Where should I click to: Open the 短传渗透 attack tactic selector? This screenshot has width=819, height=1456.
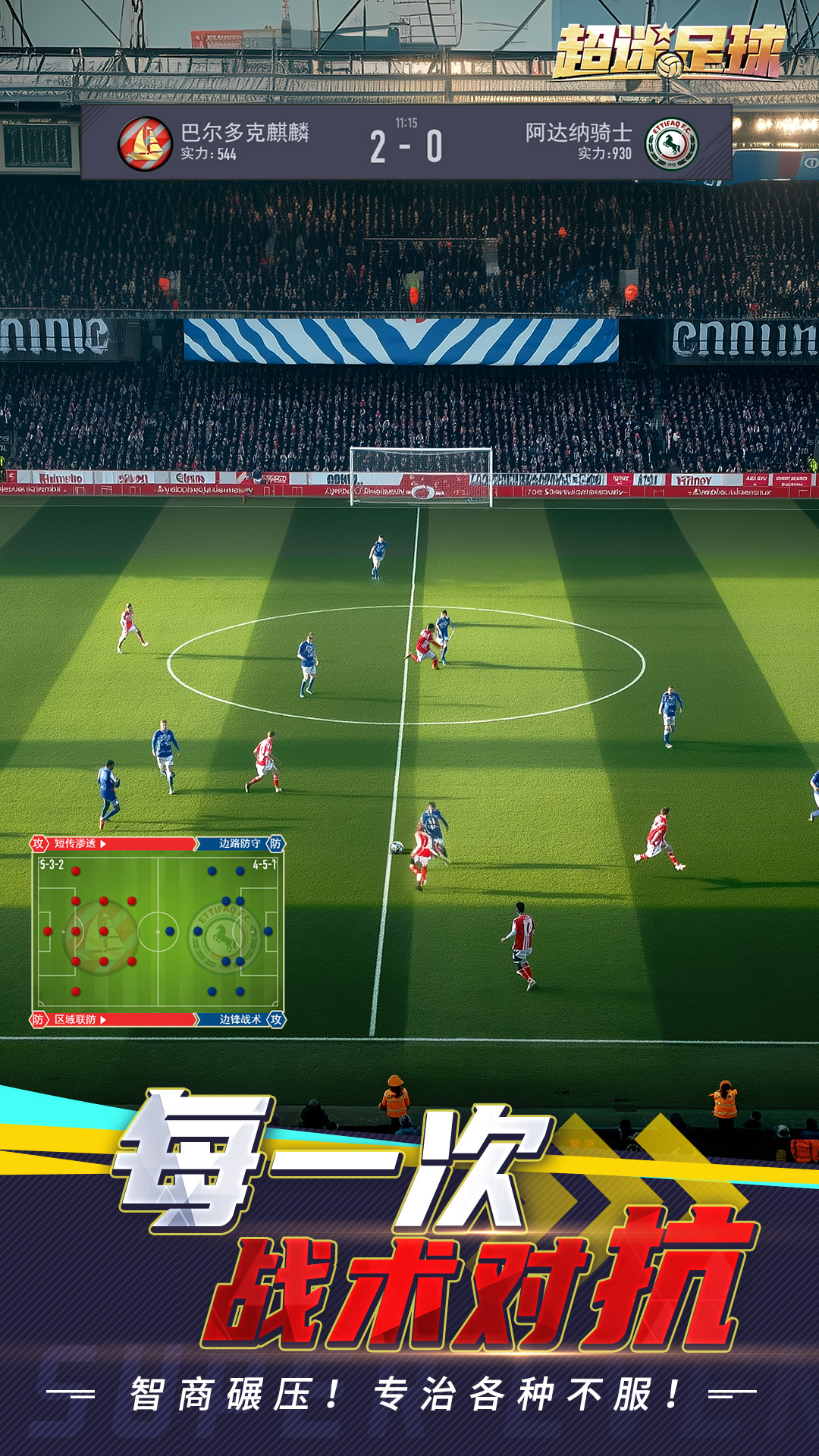tap(80, 843)
